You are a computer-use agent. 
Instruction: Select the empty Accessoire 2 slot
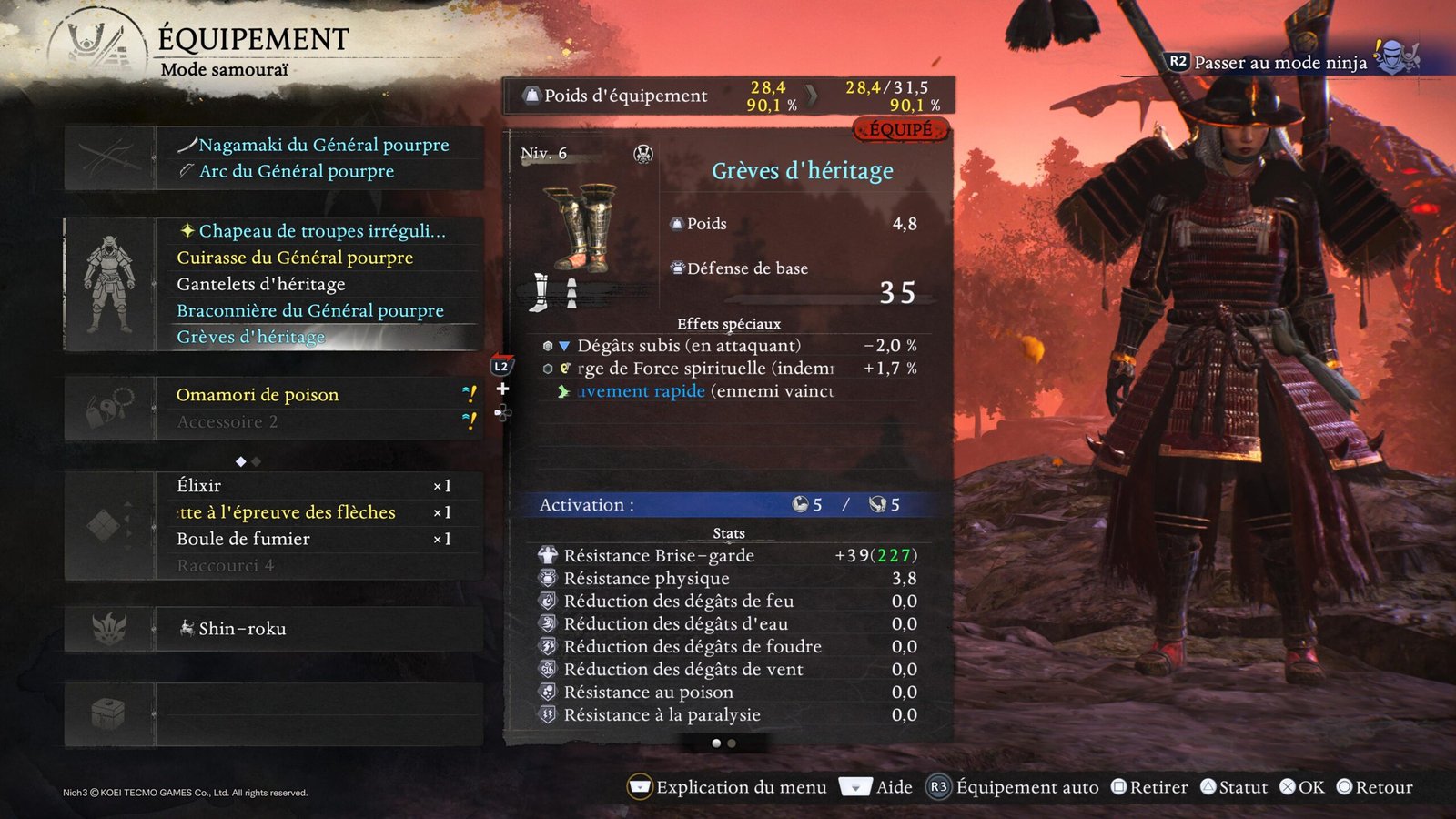227,421
